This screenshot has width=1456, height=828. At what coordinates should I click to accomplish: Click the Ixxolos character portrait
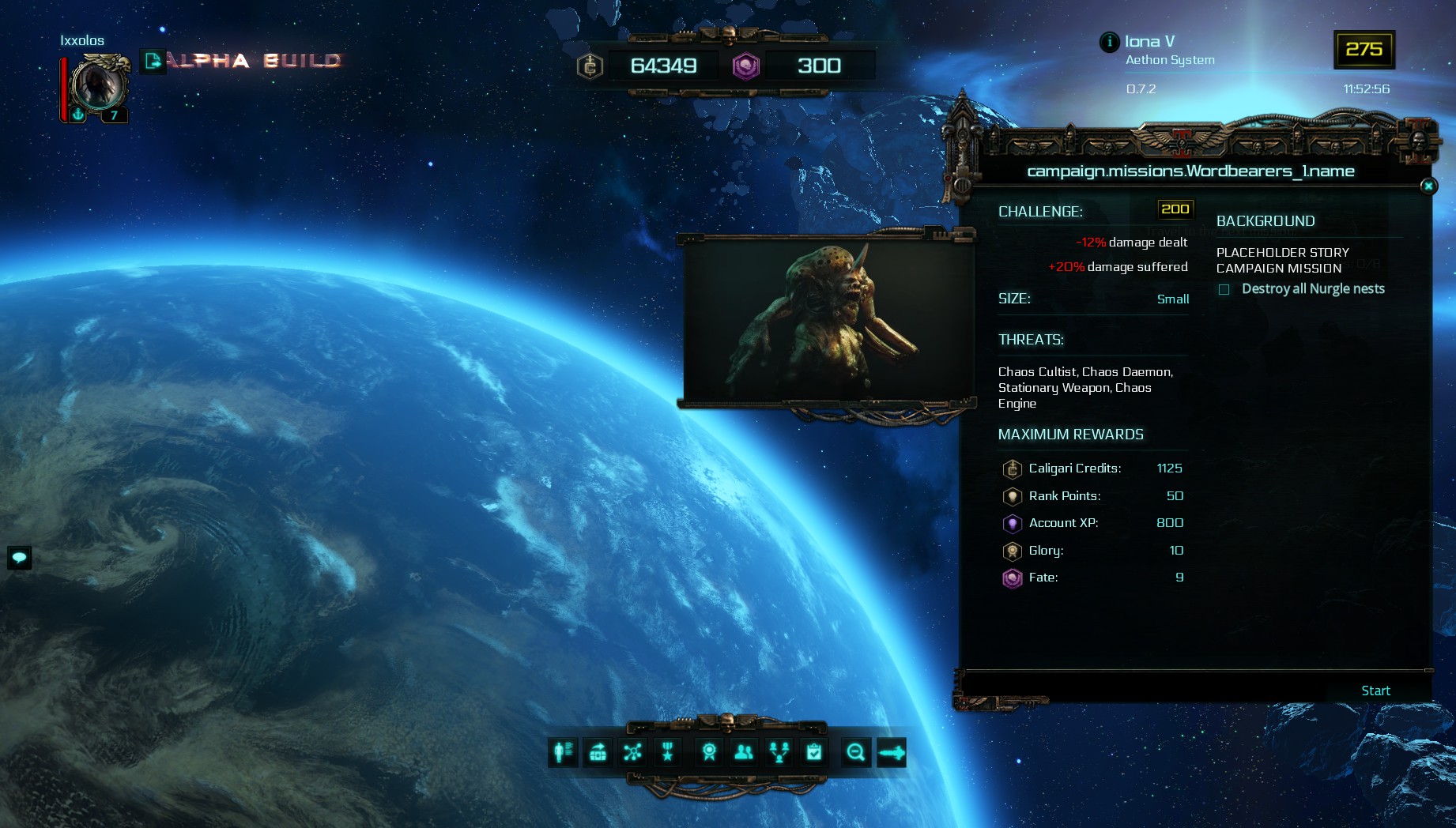(x=98, y=84)
